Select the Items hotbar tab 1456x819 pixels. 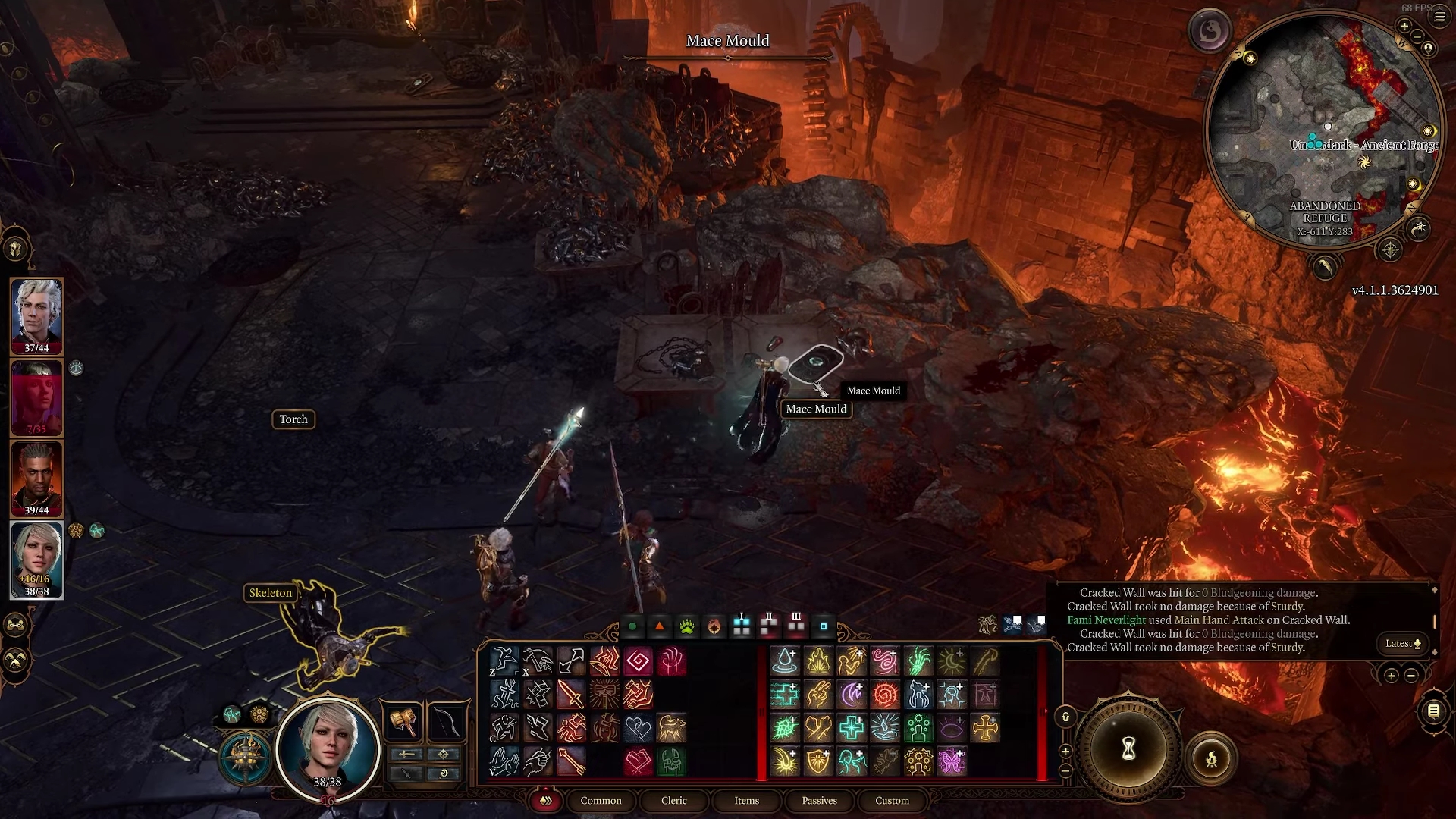[x=746, y=801]
